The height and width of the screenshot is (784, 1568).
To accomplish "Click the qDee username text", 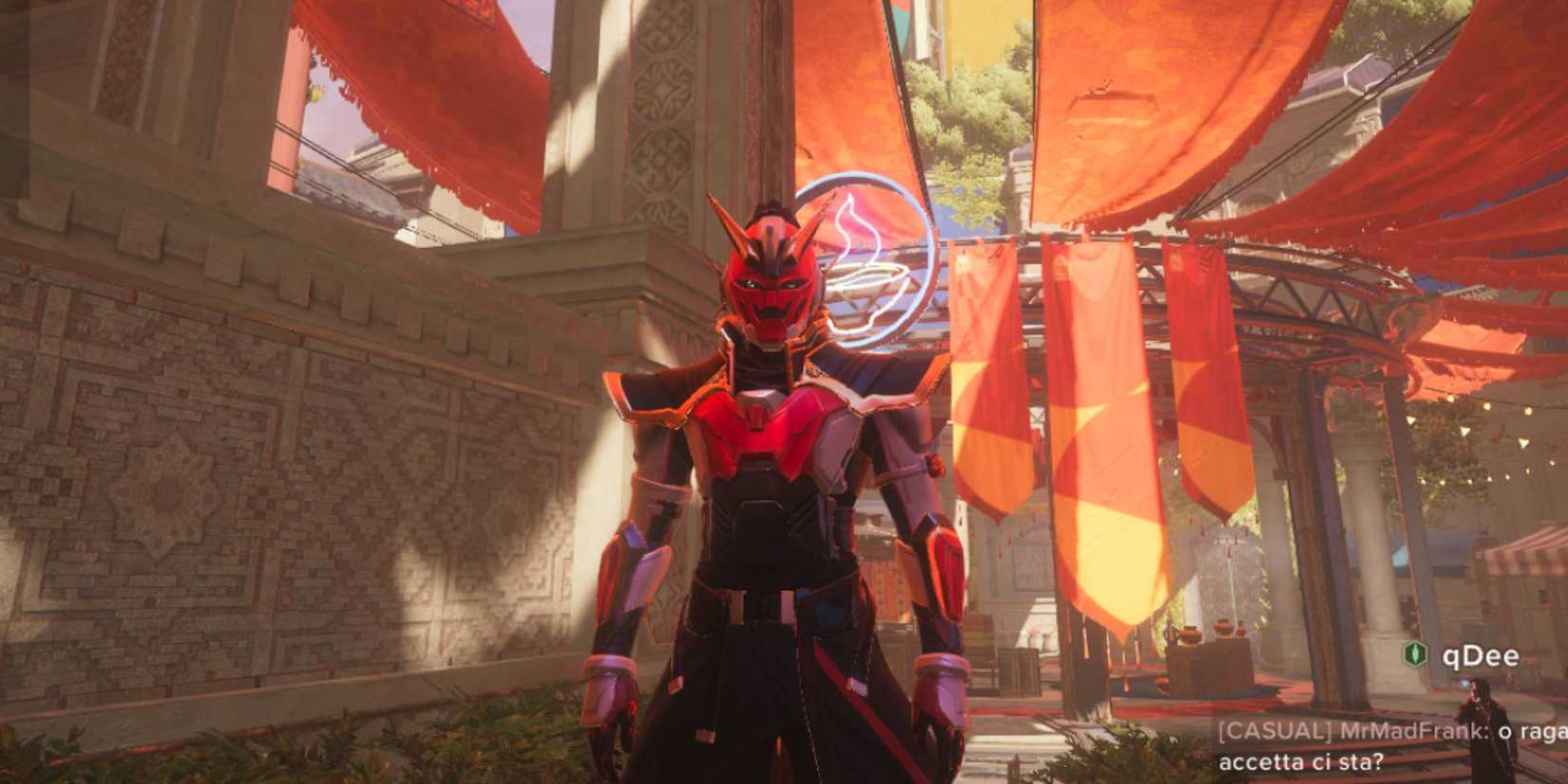I will pyautogui.click(x=1481, y=656).
